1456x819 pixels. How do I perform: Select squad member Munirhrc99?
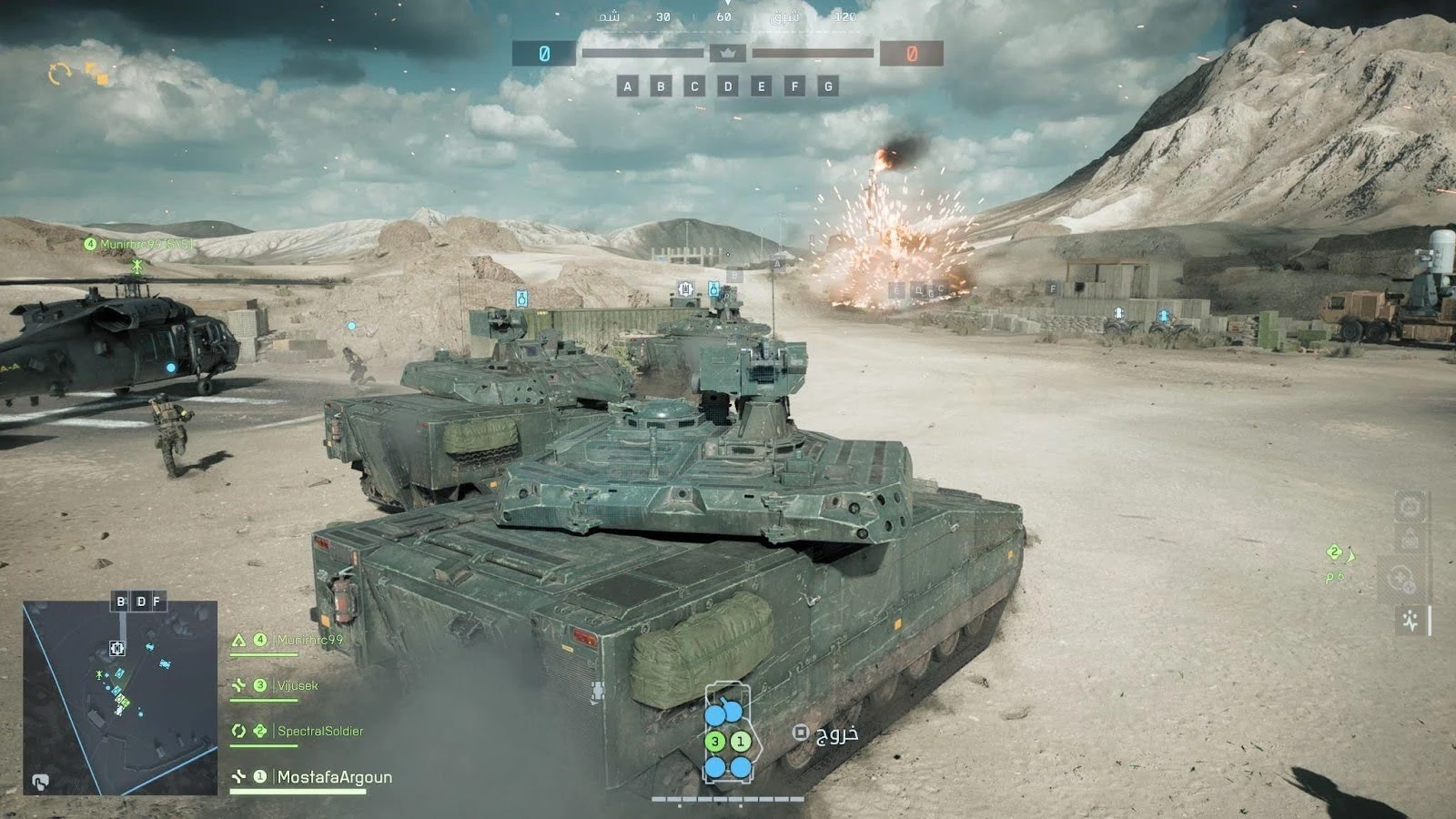(x=309, y=641)
